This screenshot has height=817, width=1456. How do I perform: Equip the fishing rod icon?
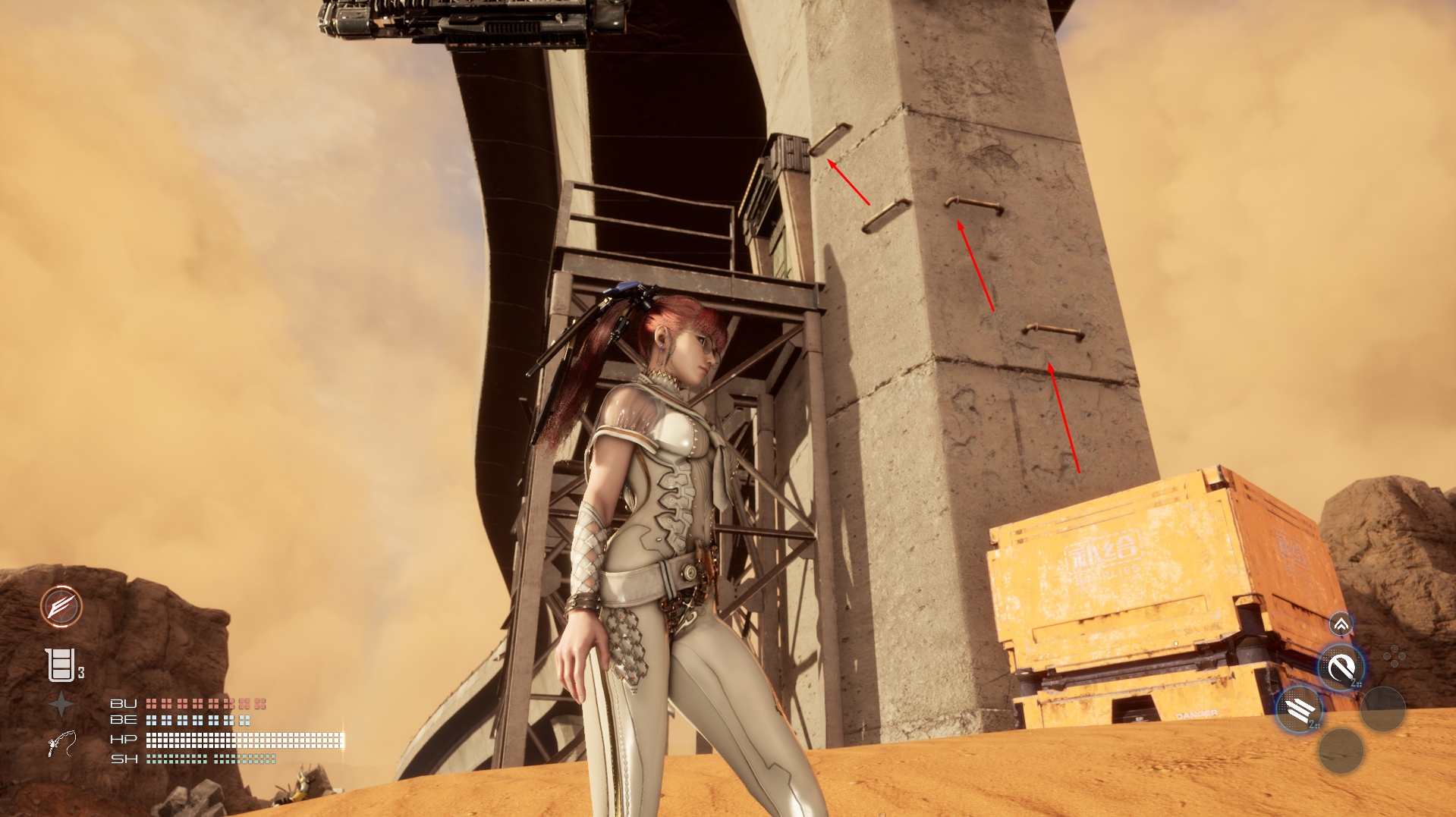[61, 743]
